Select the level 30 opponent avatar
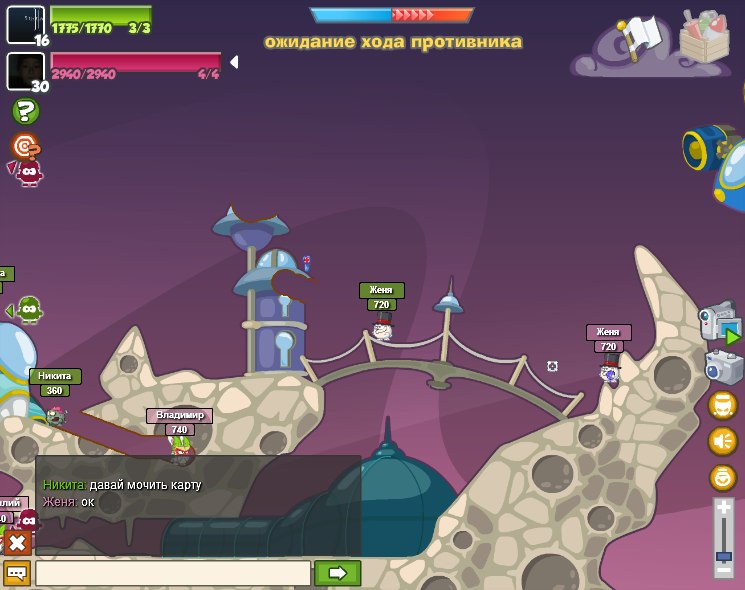Screen dimensions: 745x590 [25, 70]
